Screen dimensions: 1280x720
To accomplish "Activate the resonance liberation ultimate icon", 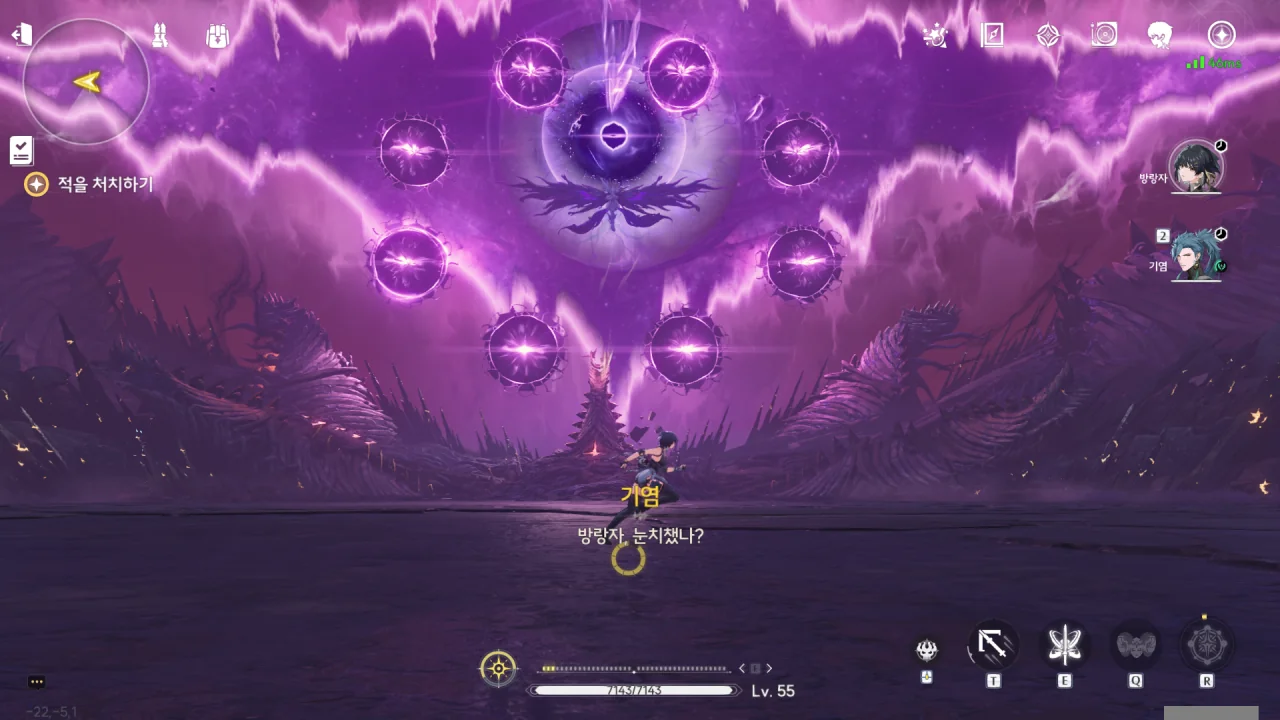I will click(1207, 645).
